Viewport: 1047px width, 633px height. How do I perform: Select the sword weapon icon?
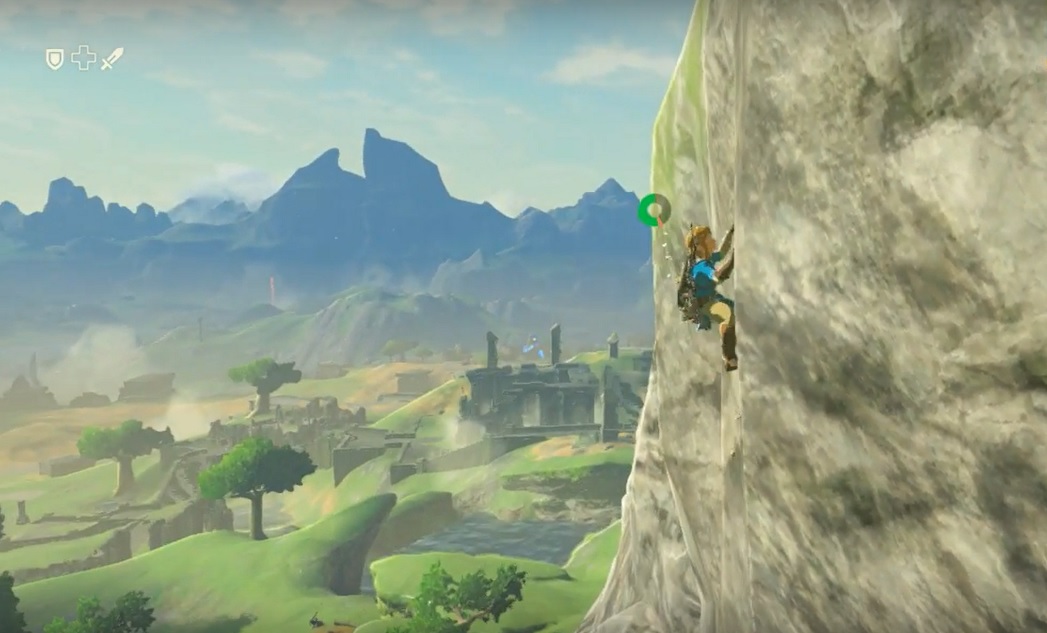tap(112, 58)
